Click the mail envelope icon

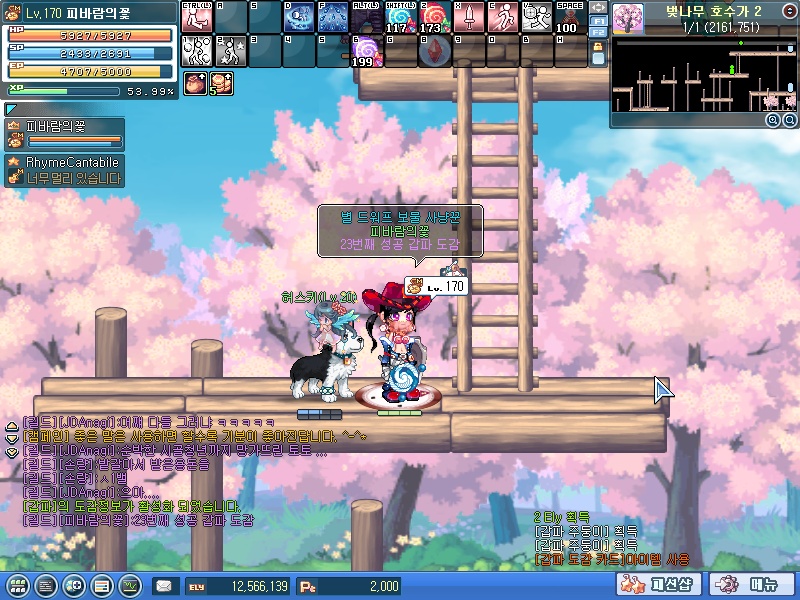point(163,586)
